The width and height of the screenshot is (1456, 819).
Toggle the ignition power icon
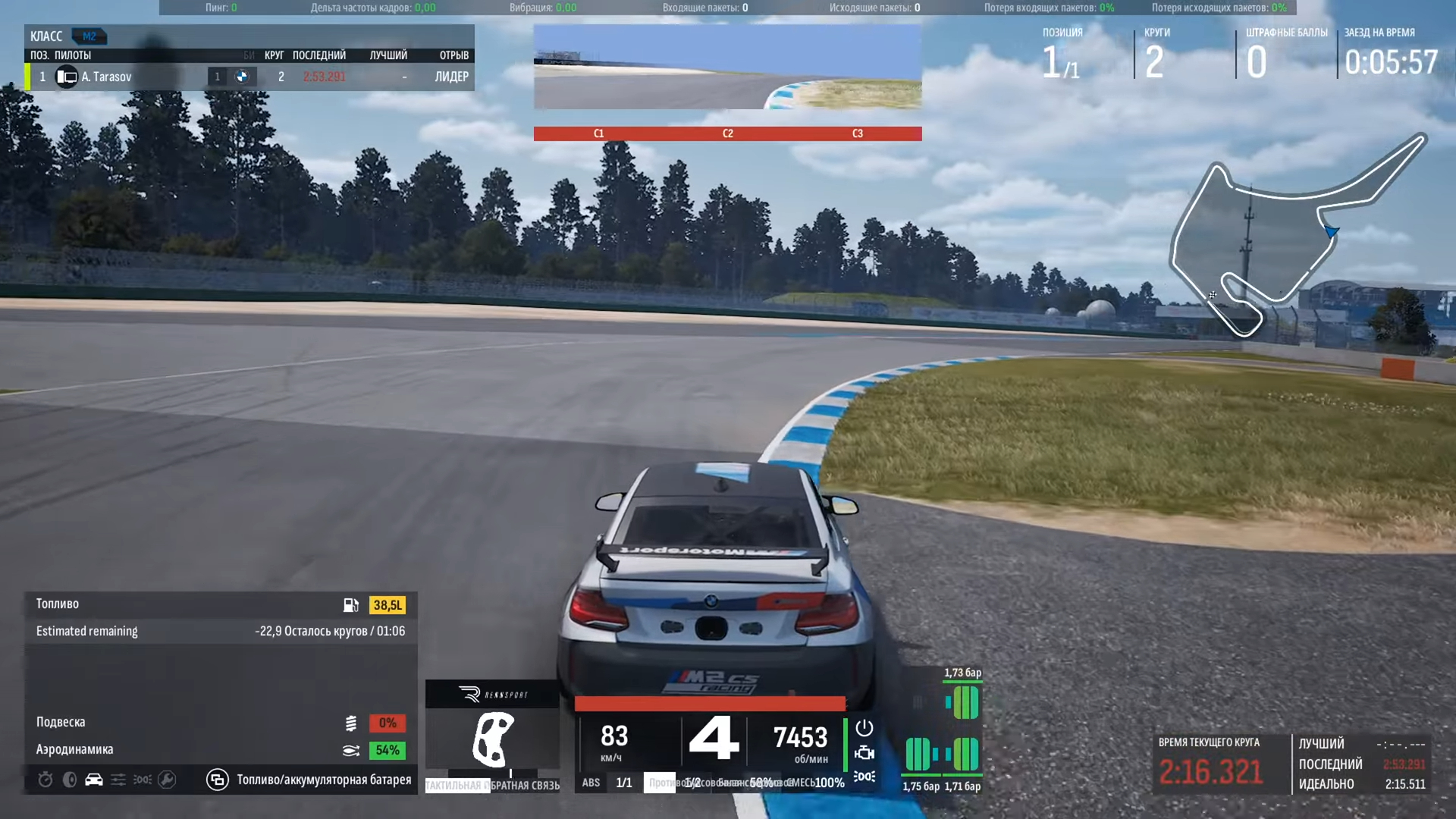pyautogui.click(x=864, y=729)
